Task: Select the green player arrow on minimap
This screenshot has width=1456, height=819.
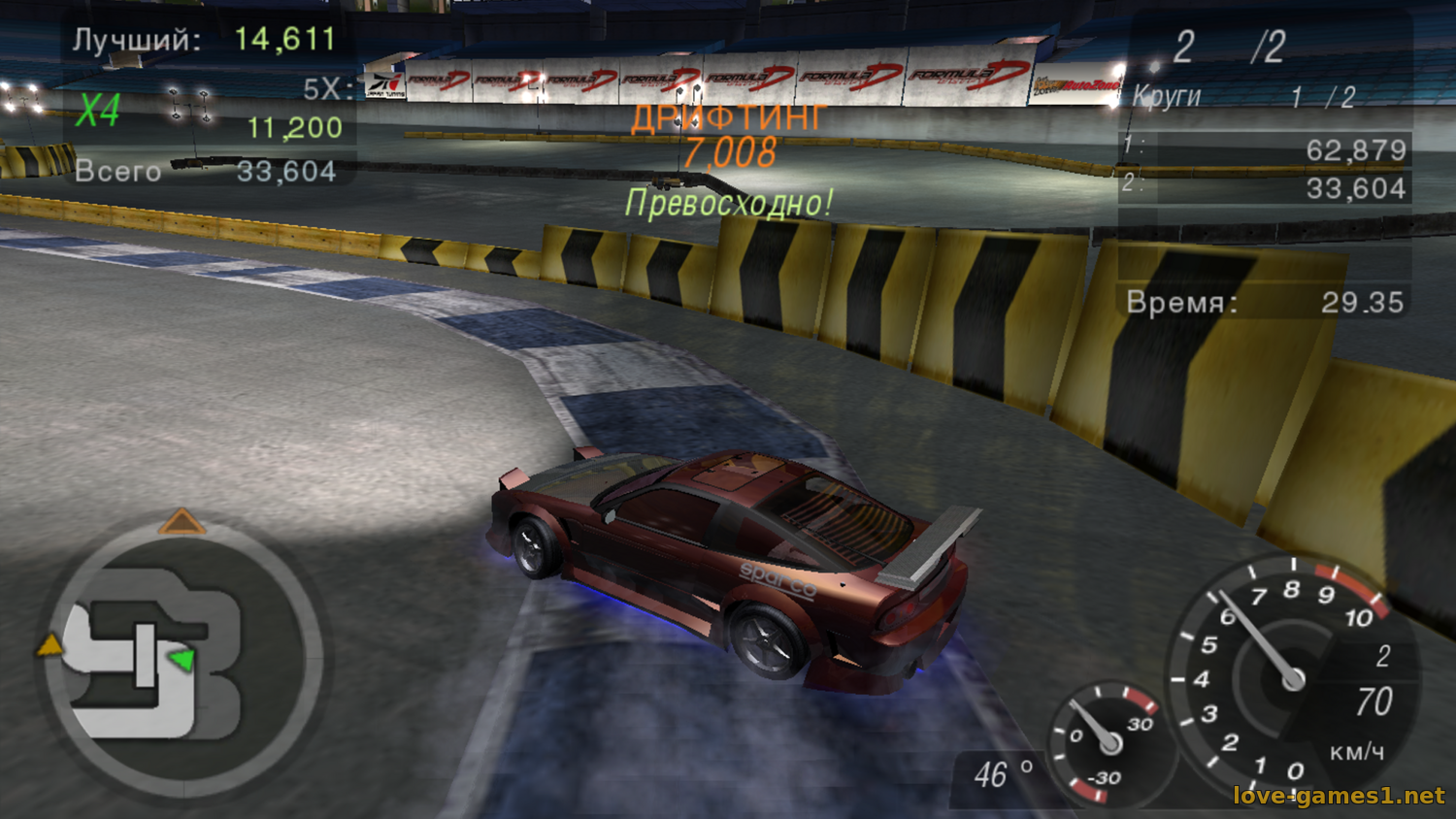Action: (x=182, y=660)
